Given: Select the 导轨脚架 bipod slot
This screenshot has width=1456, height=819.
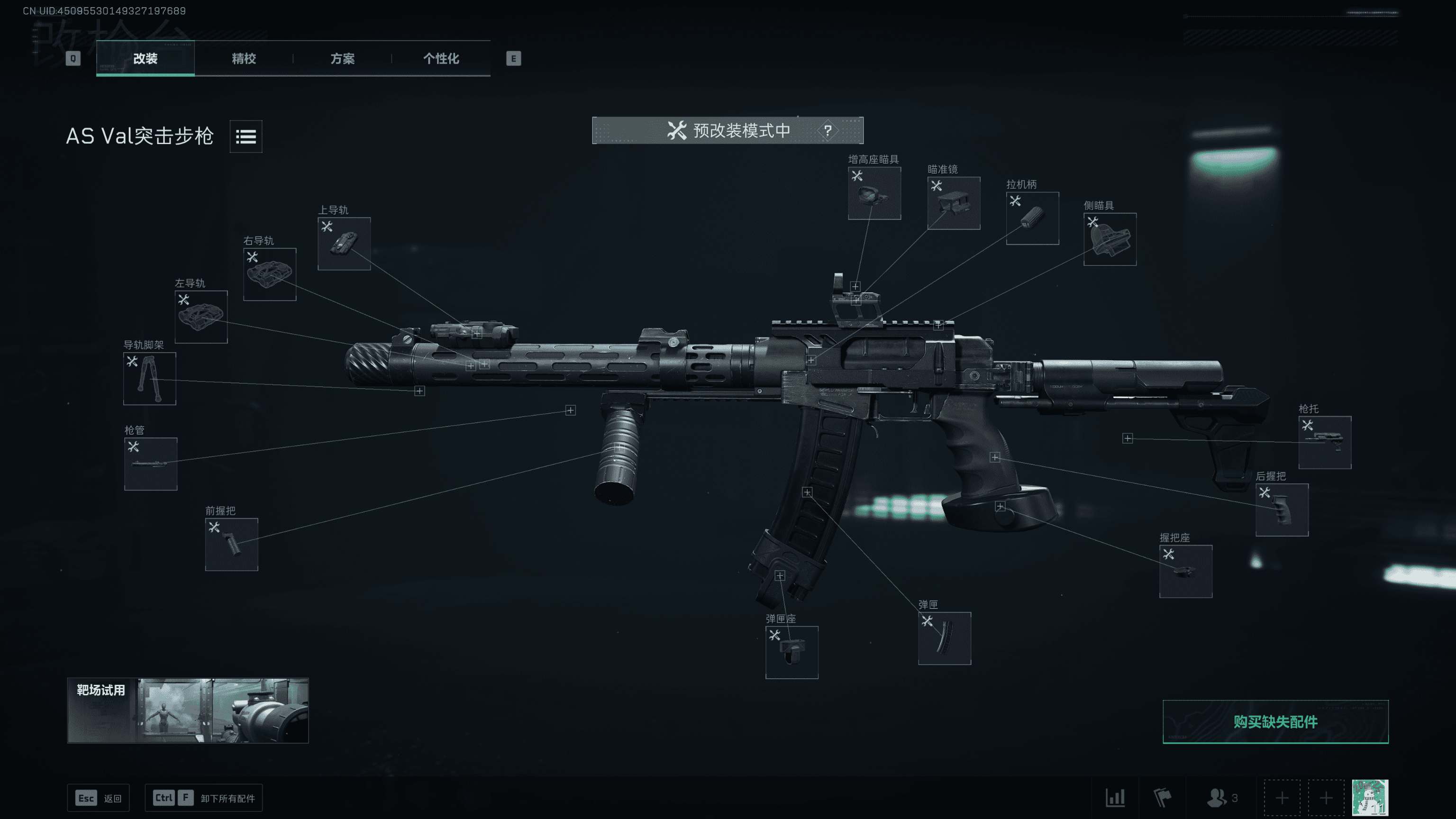Looking at the screenshot, I should [150, 379].
